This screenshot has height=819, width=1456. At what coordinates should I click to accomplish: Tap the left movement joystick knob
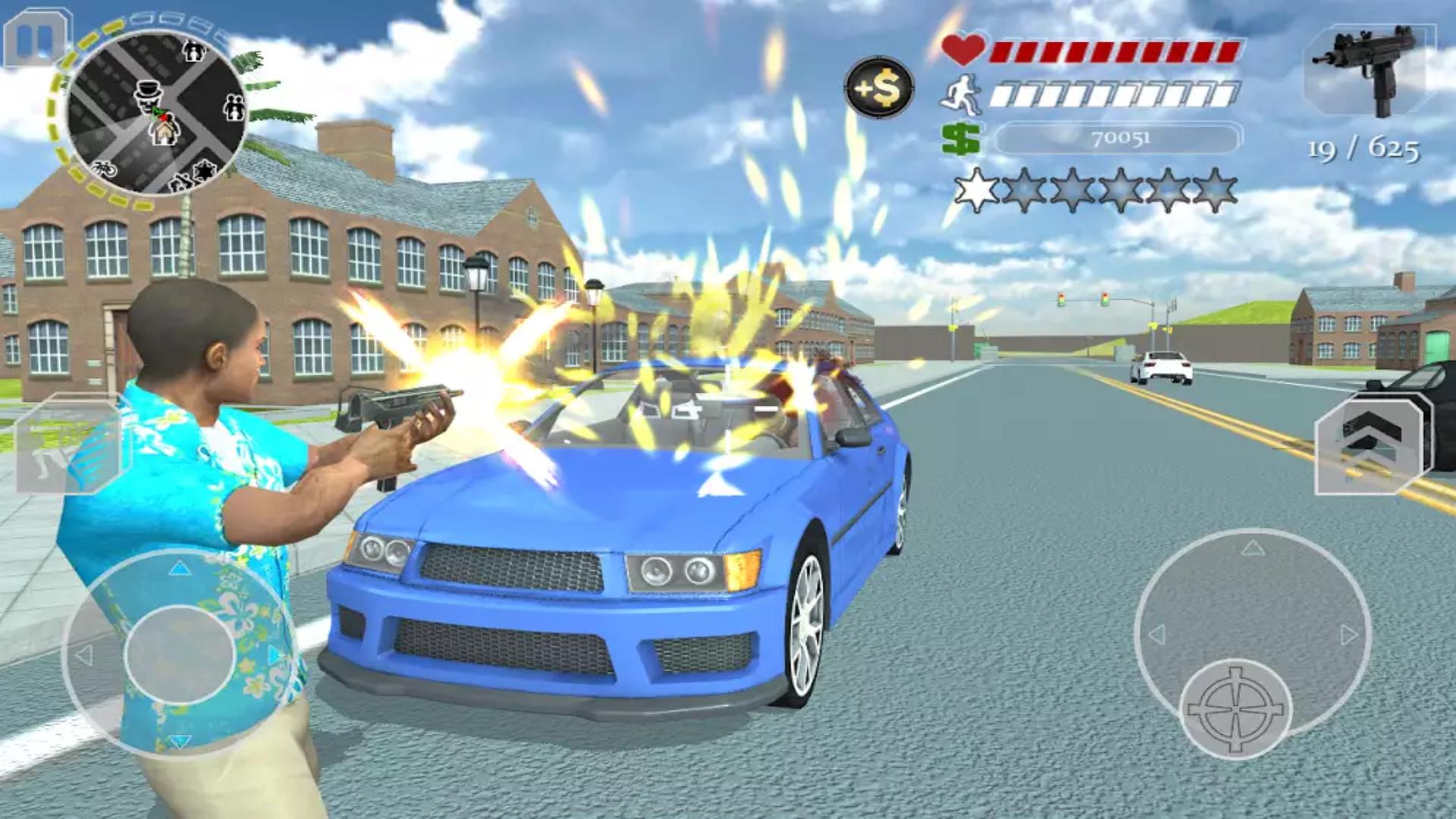tap(180, 654)
